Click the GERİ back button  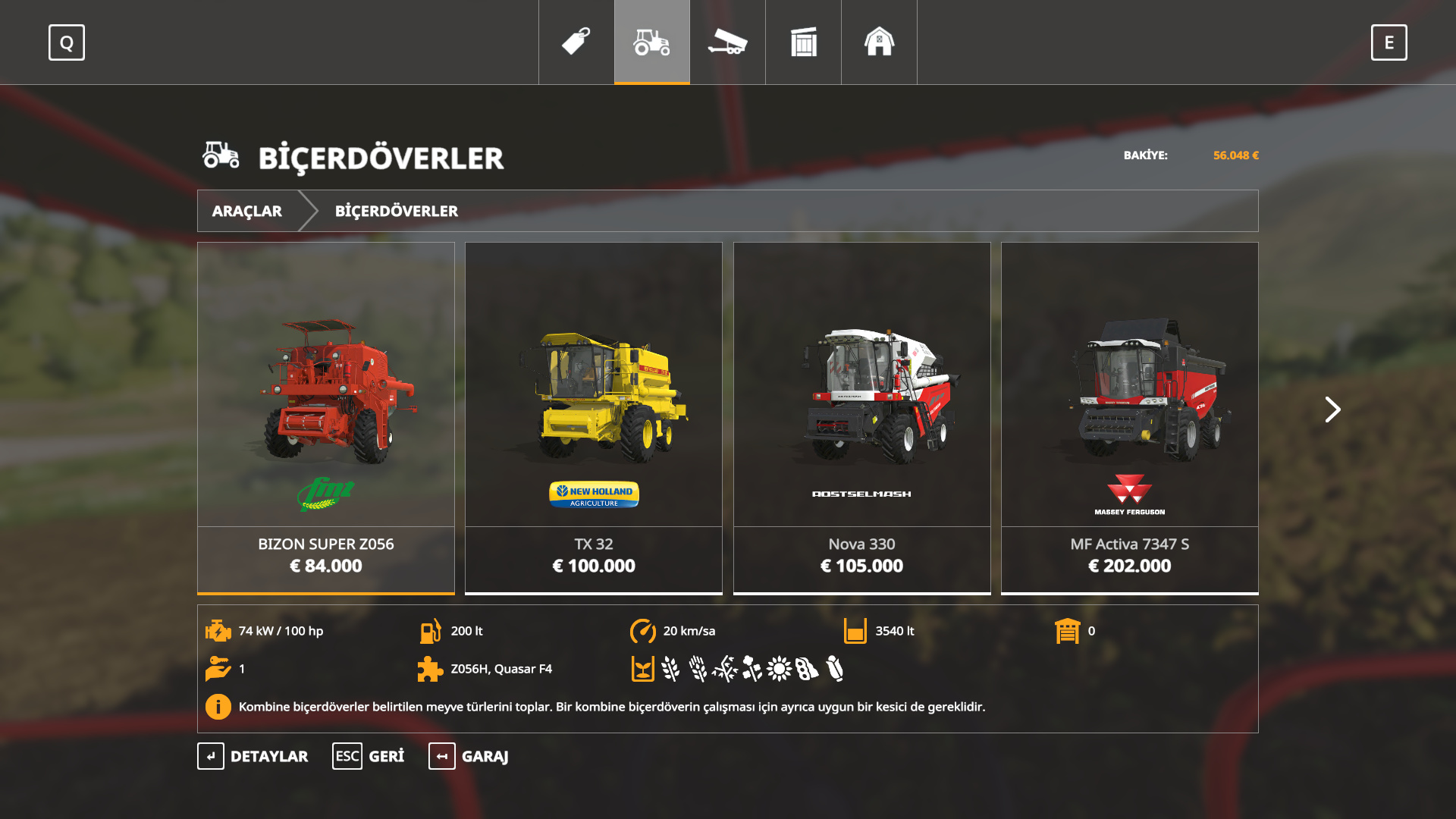pyautogui.click(x=369, y=756)
